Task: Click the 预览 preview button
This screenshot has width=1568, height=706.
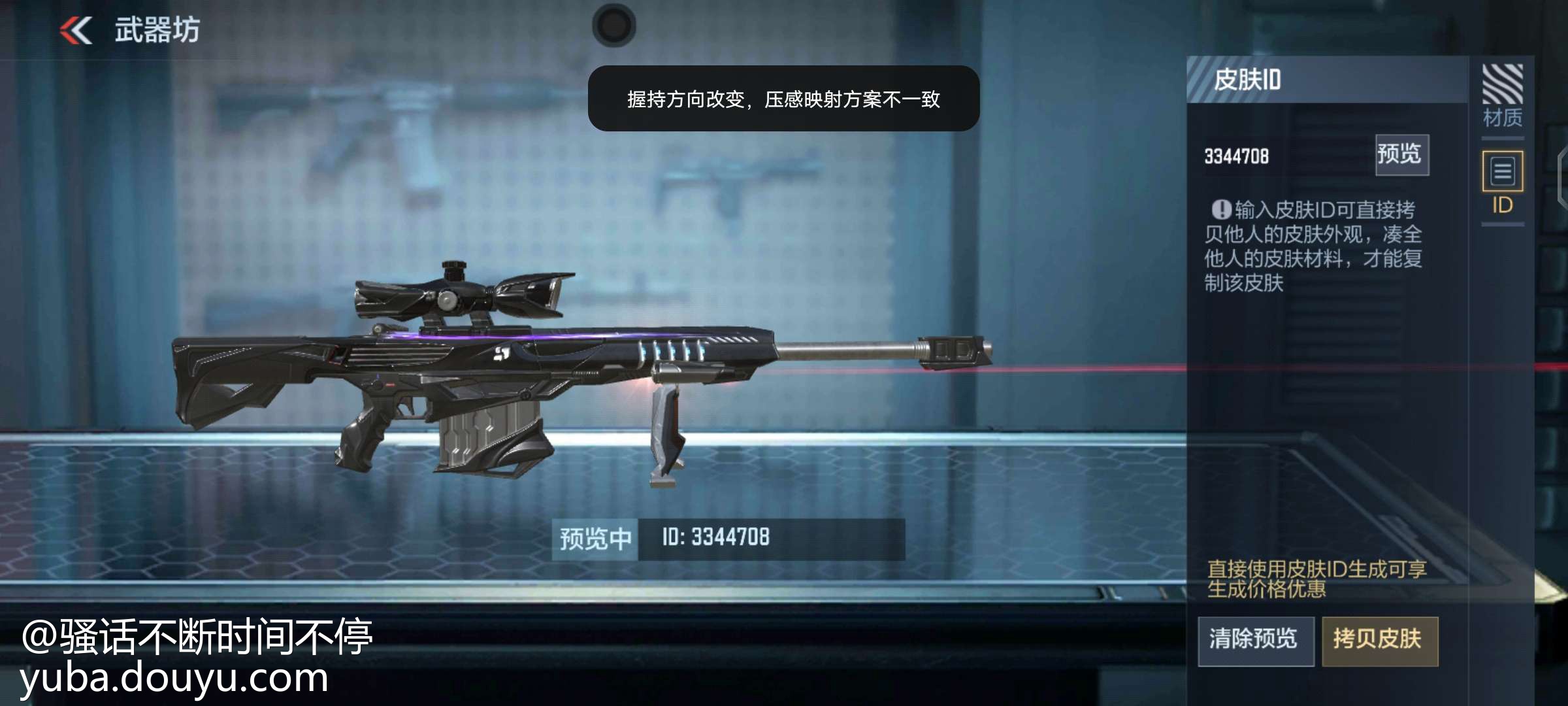Action: (1401, 155)
